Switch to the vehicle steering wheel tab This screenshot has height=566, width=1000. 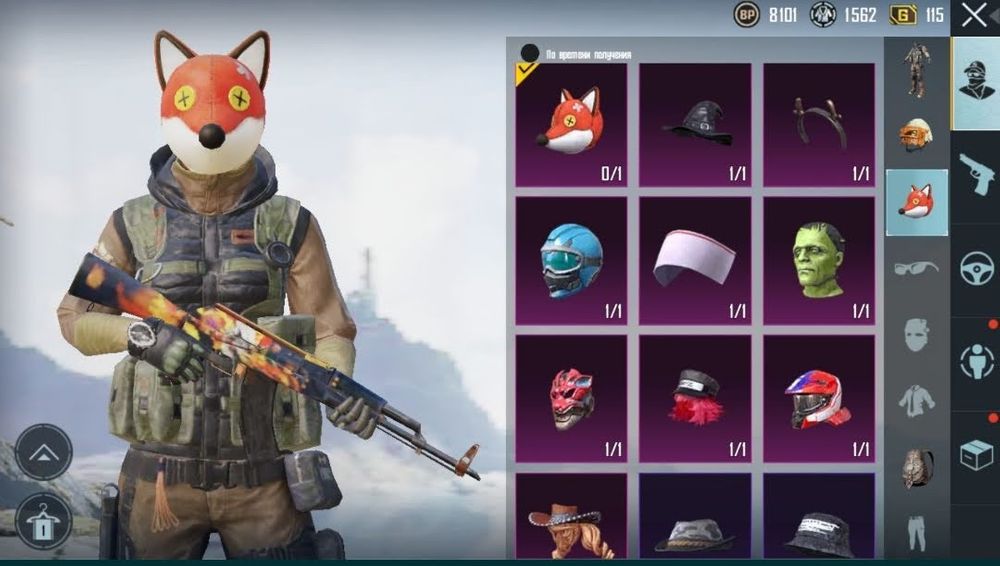coord(975,270)
